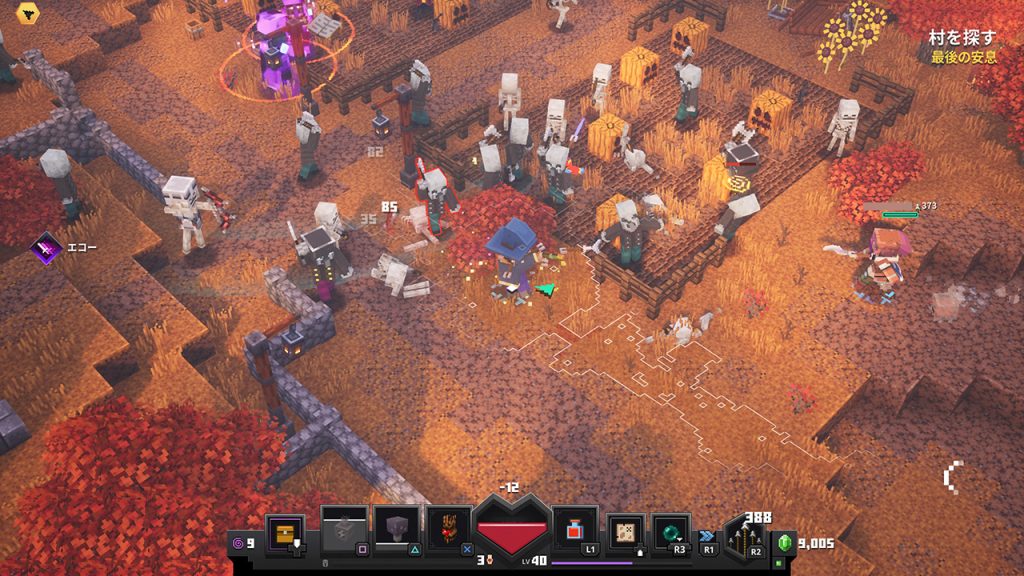Select the green ender pearl slot
The width and height of the screenshot is (1024, 576).
[671, 531]
